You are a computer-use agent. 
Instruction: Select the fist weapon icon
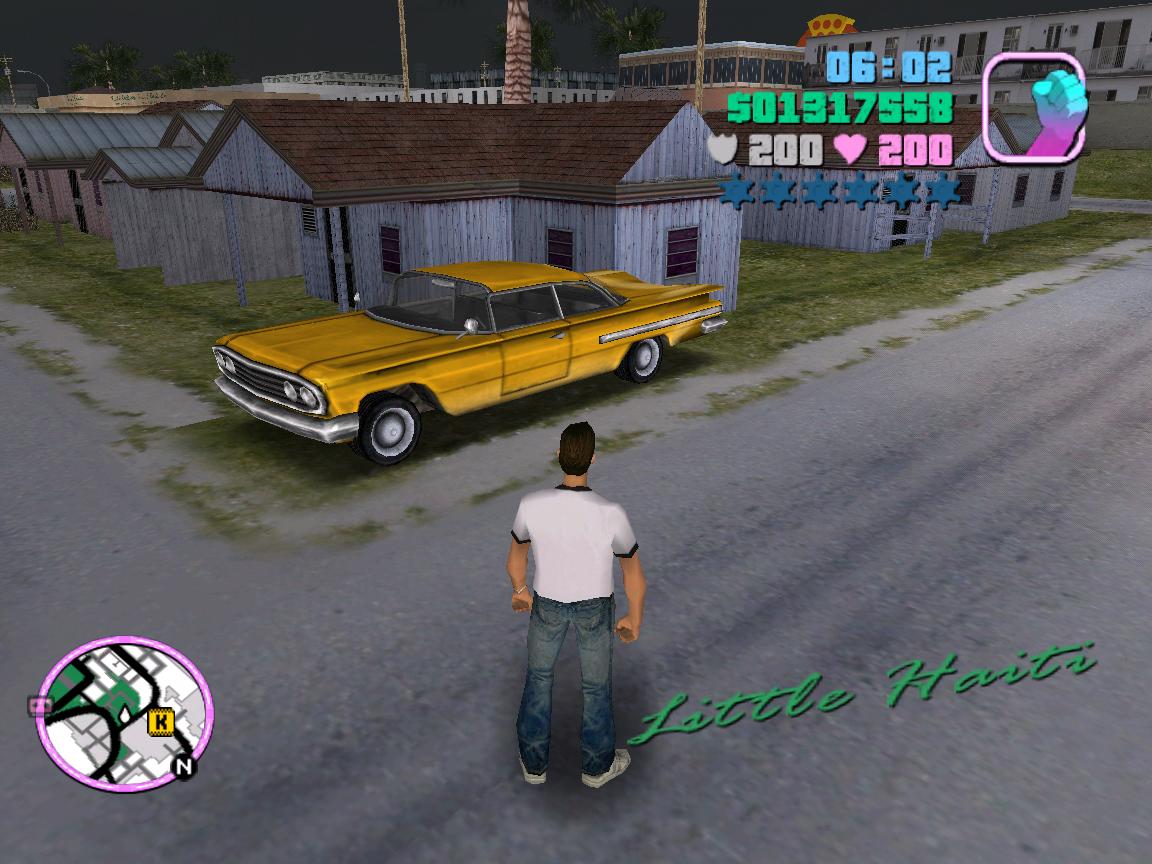coord(1035,108)
